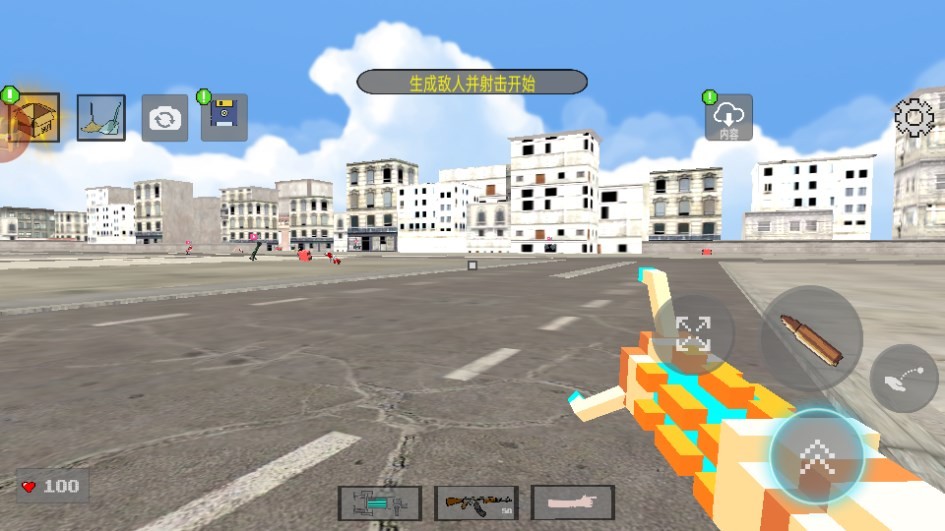Tap the broom and dustpan cleanup button
This screenshot has height=531, width=945.
(x=101, y=118)
